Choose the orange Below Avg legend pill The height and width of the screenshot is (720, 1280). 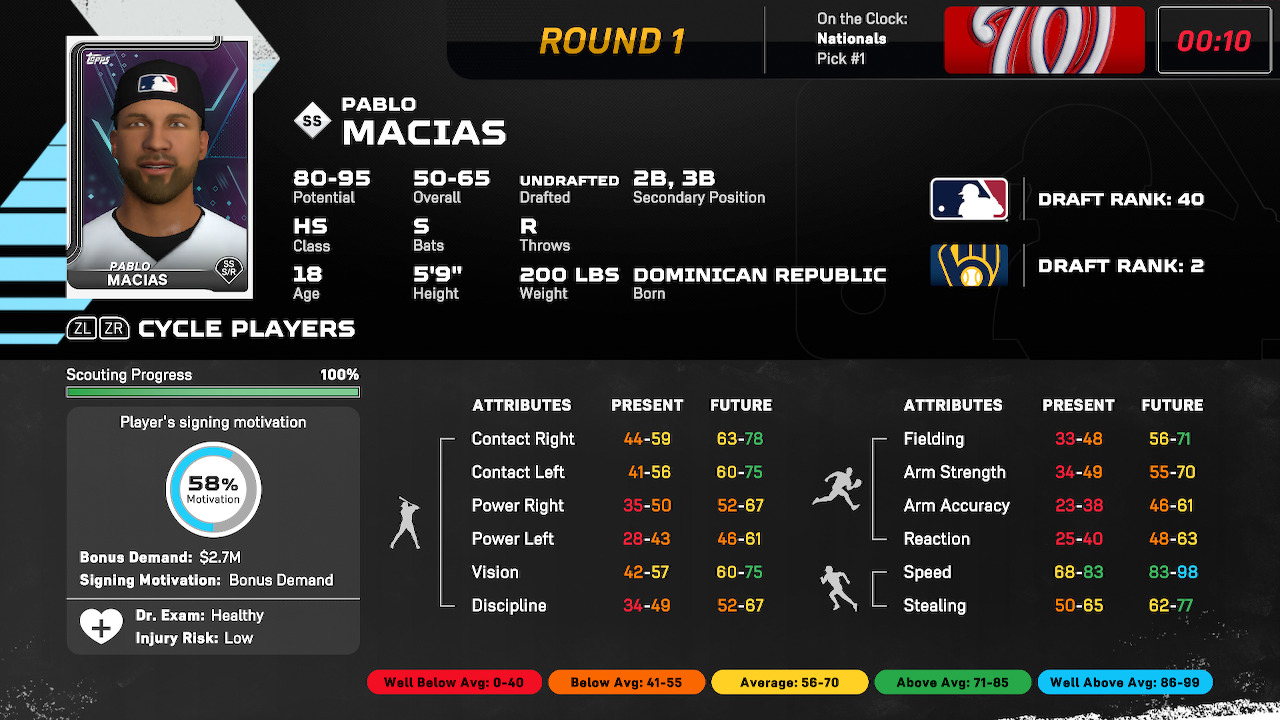point(626,683)
